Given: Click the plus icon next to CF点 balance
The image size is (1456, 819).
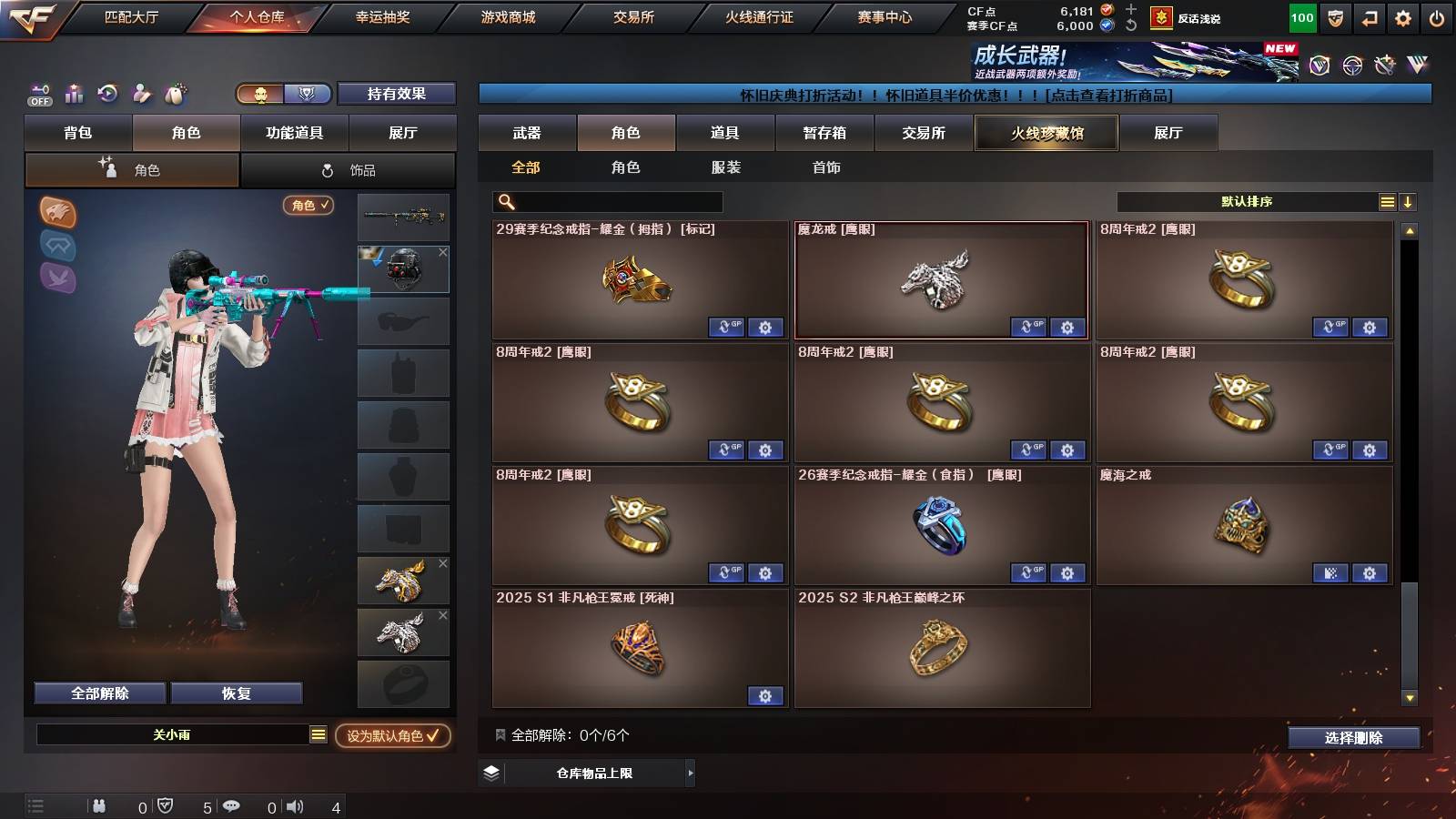Looking at the screenshot, I should click(1129, 11).
